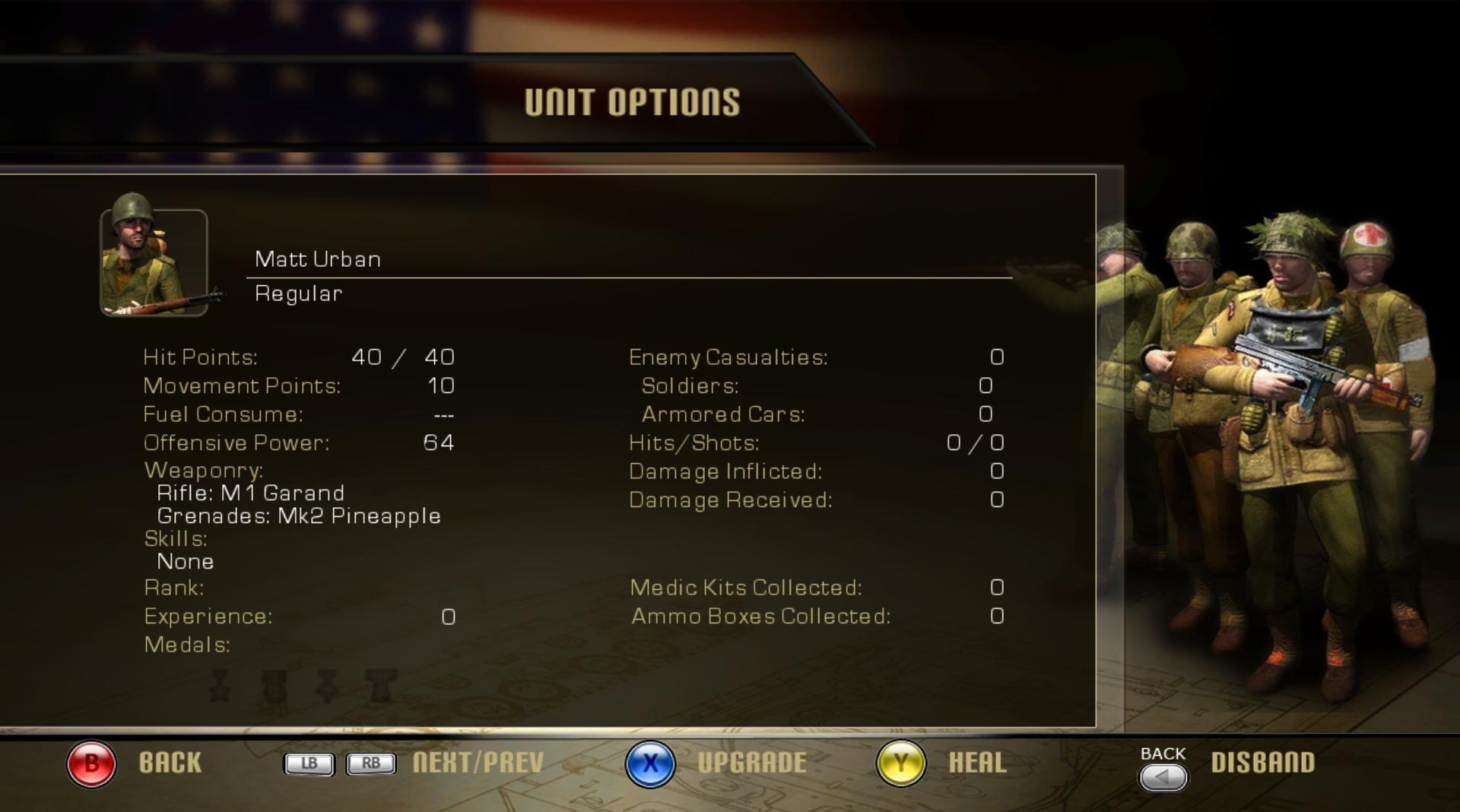
Task: Cycle to next unit with Next/Prev
Action: [477, 763]
